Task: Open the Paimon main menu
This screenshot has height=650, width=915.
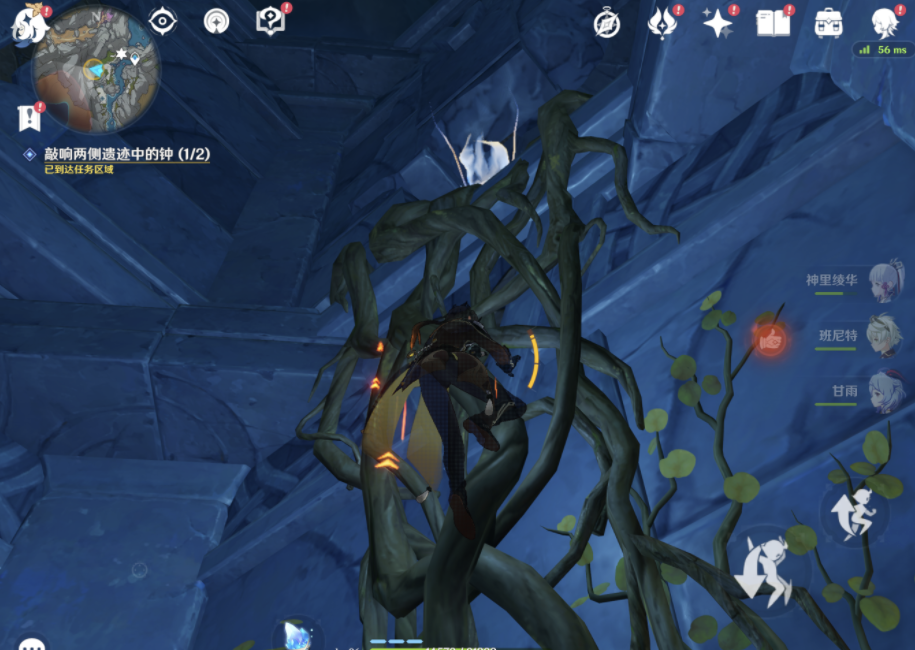Action: pyautogui.click(x=29, y=24)
